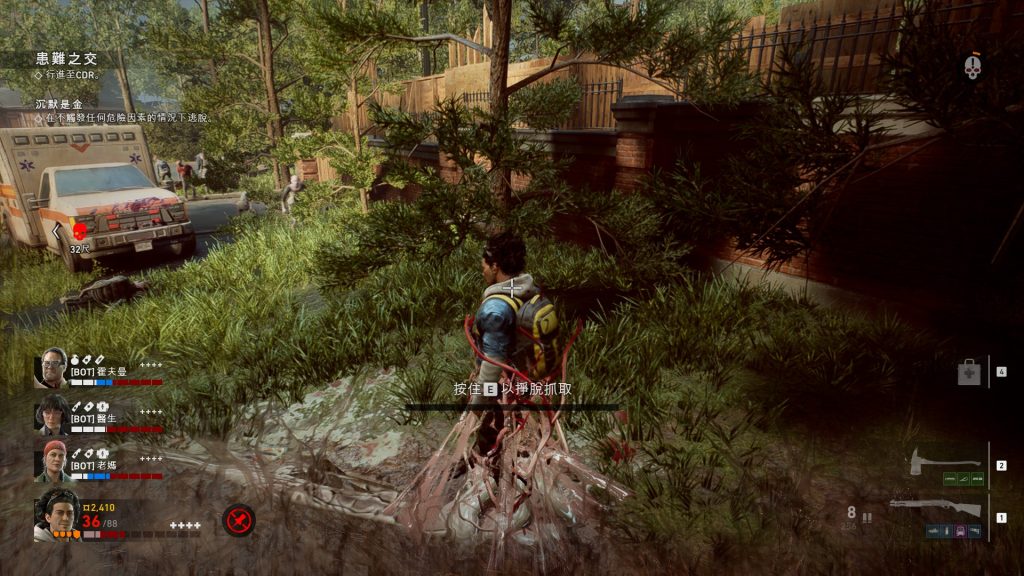Viewport: 1024px width, 576px height.
Task: Click the 沉默是金 secondary objective
Action: pos(62,104)
